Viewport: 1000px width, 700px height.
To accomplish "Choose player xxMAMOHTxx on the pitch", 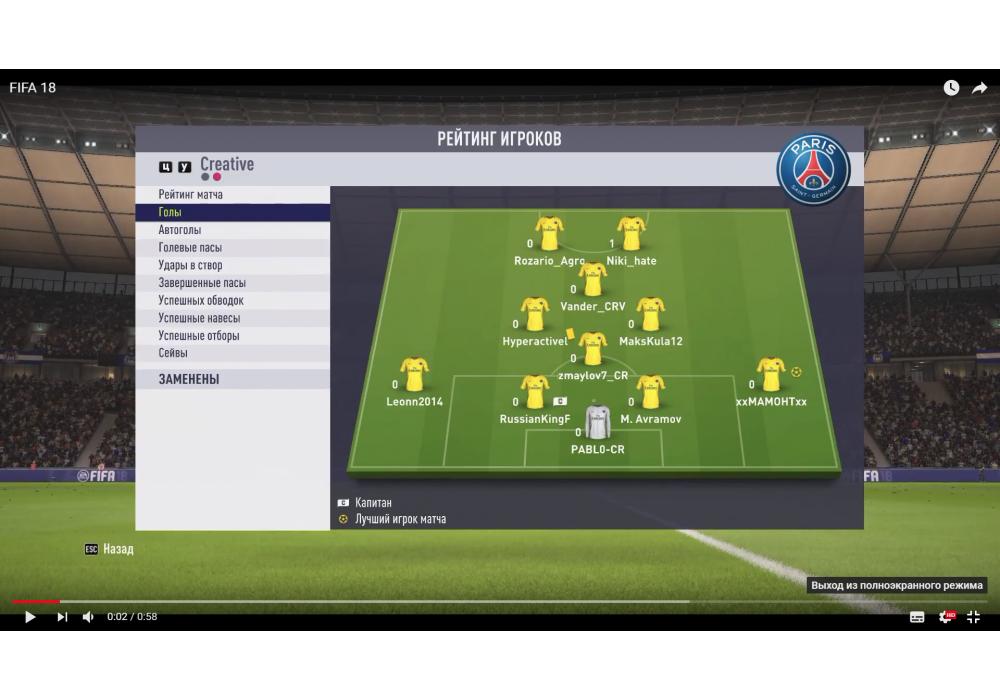I will pos(770,377).
